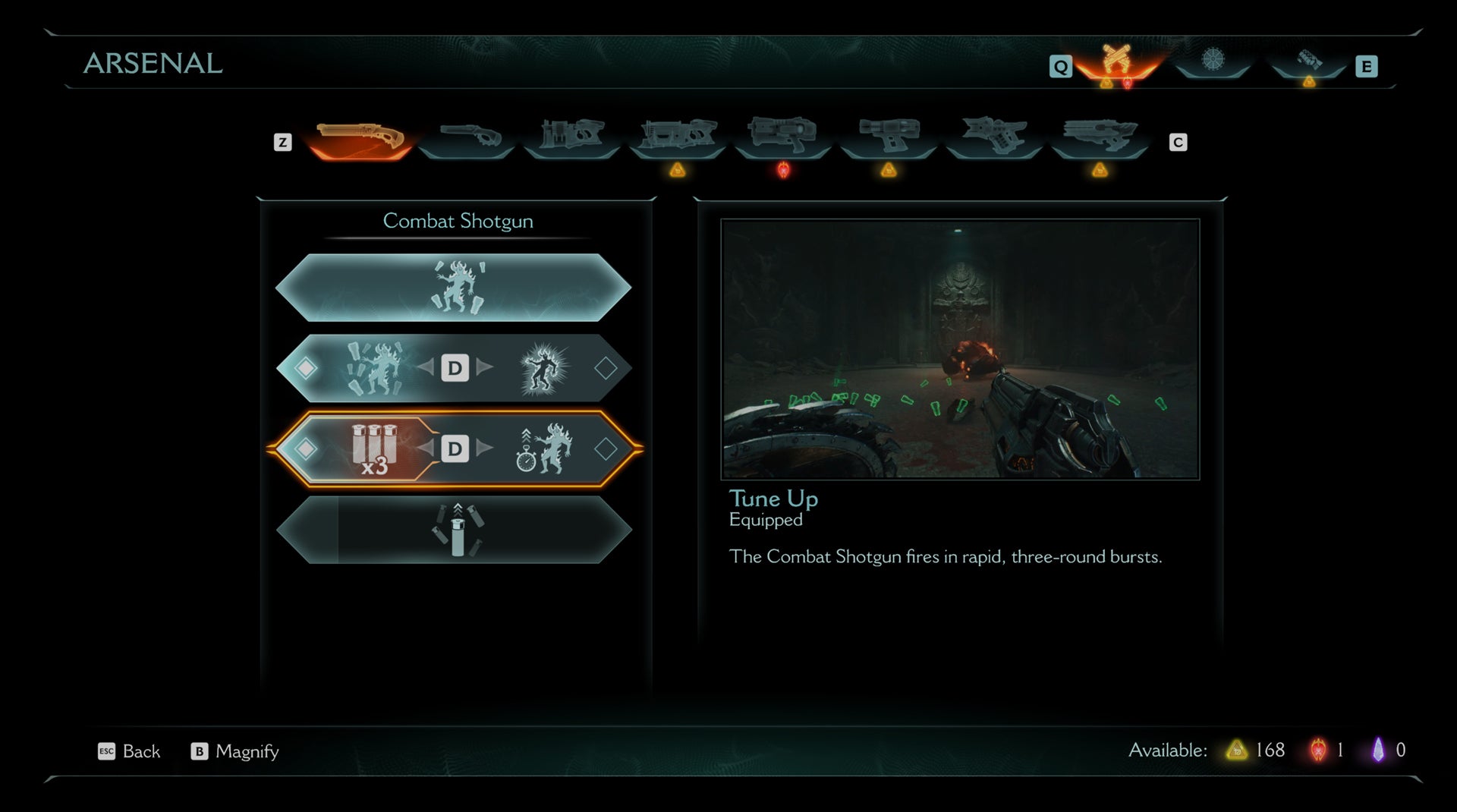Open the Suit upgrades tab marked E
Image resolution: width=1457 pixels, height=812 pixels.
pos(1309,66)
